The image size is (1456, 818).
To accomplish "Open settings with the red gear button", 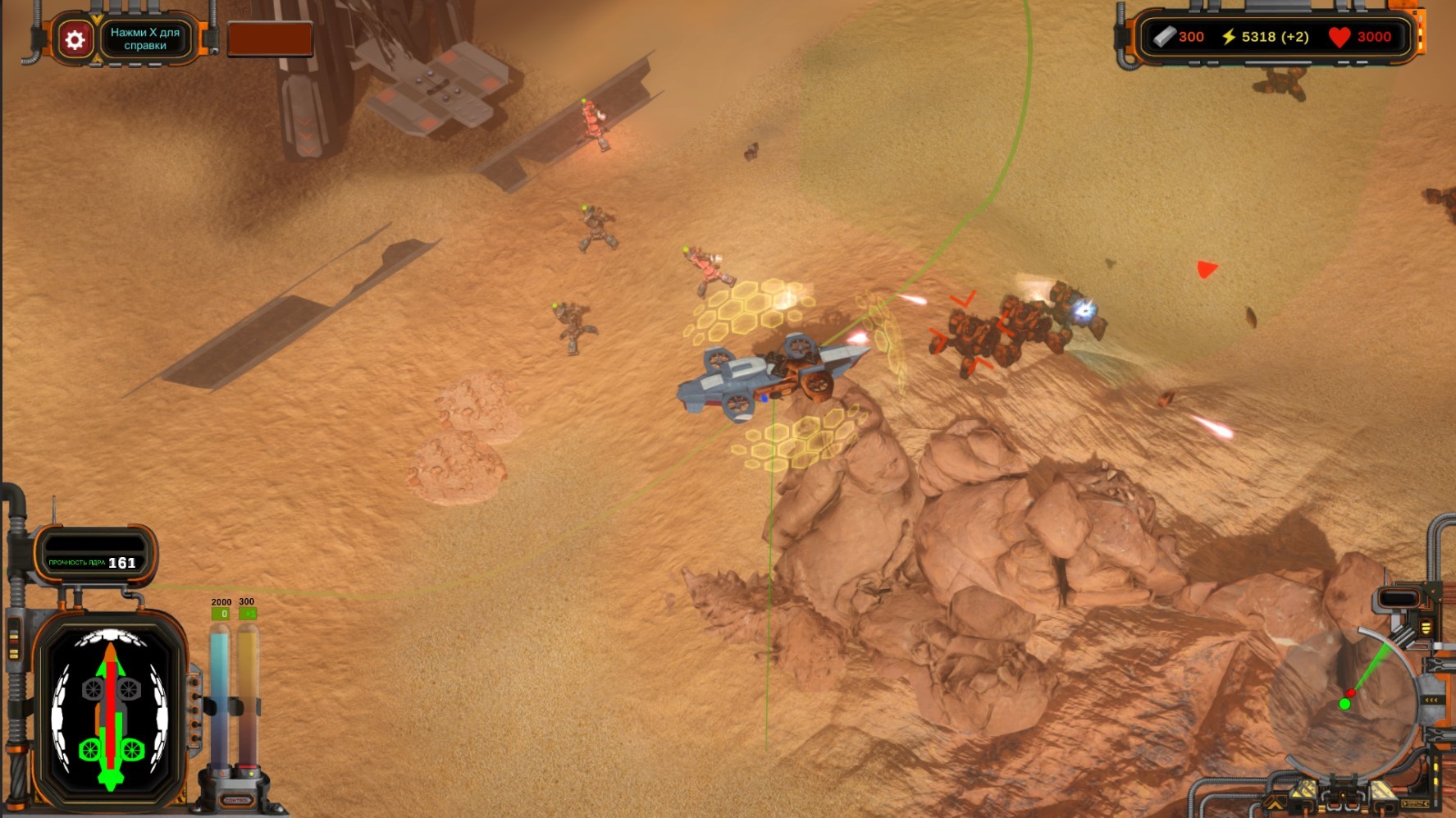I will pos(75,40).
